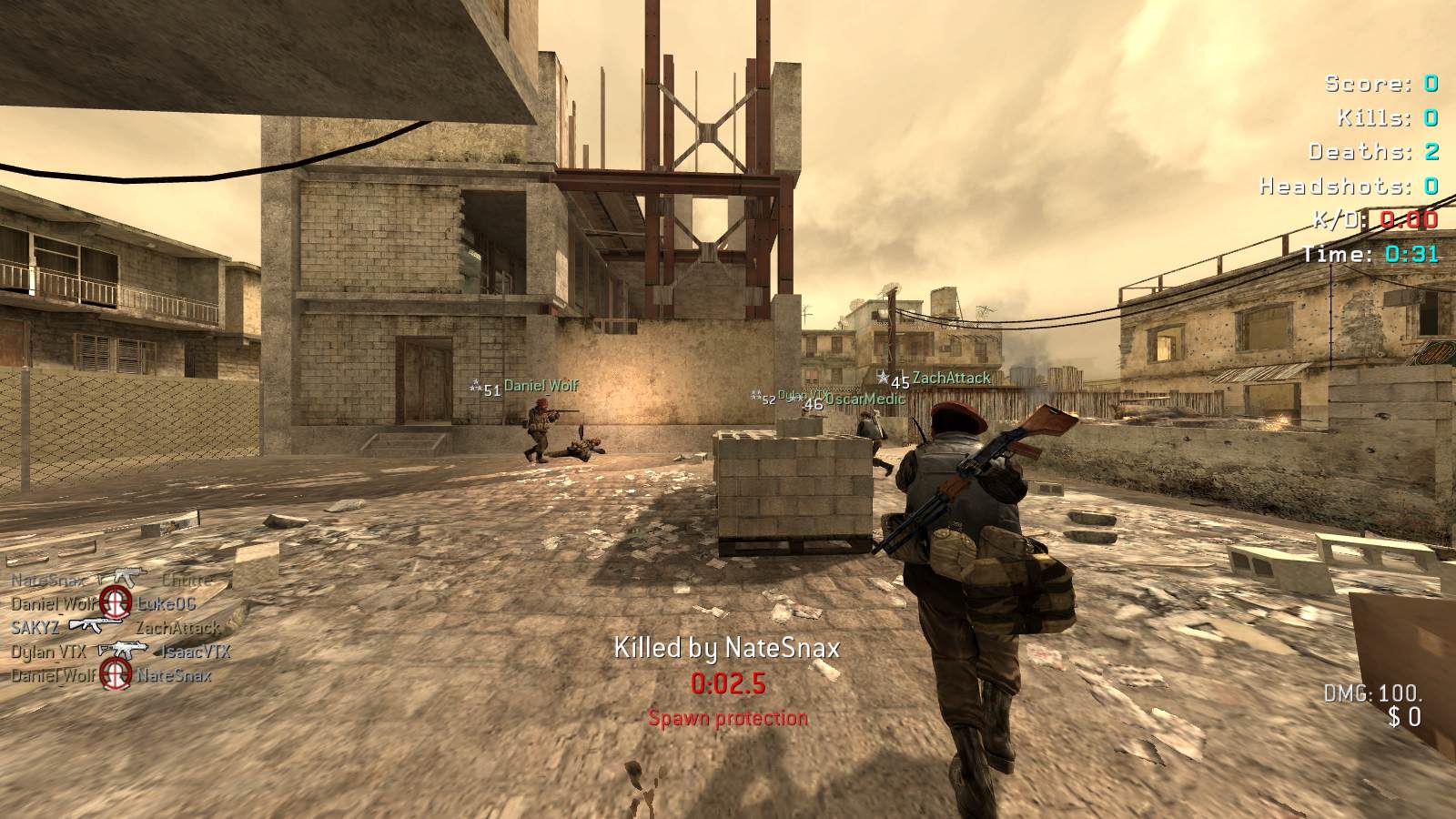
Task: Select the Daniel Wolf player name tag
Action: click(x=541, y=386)
